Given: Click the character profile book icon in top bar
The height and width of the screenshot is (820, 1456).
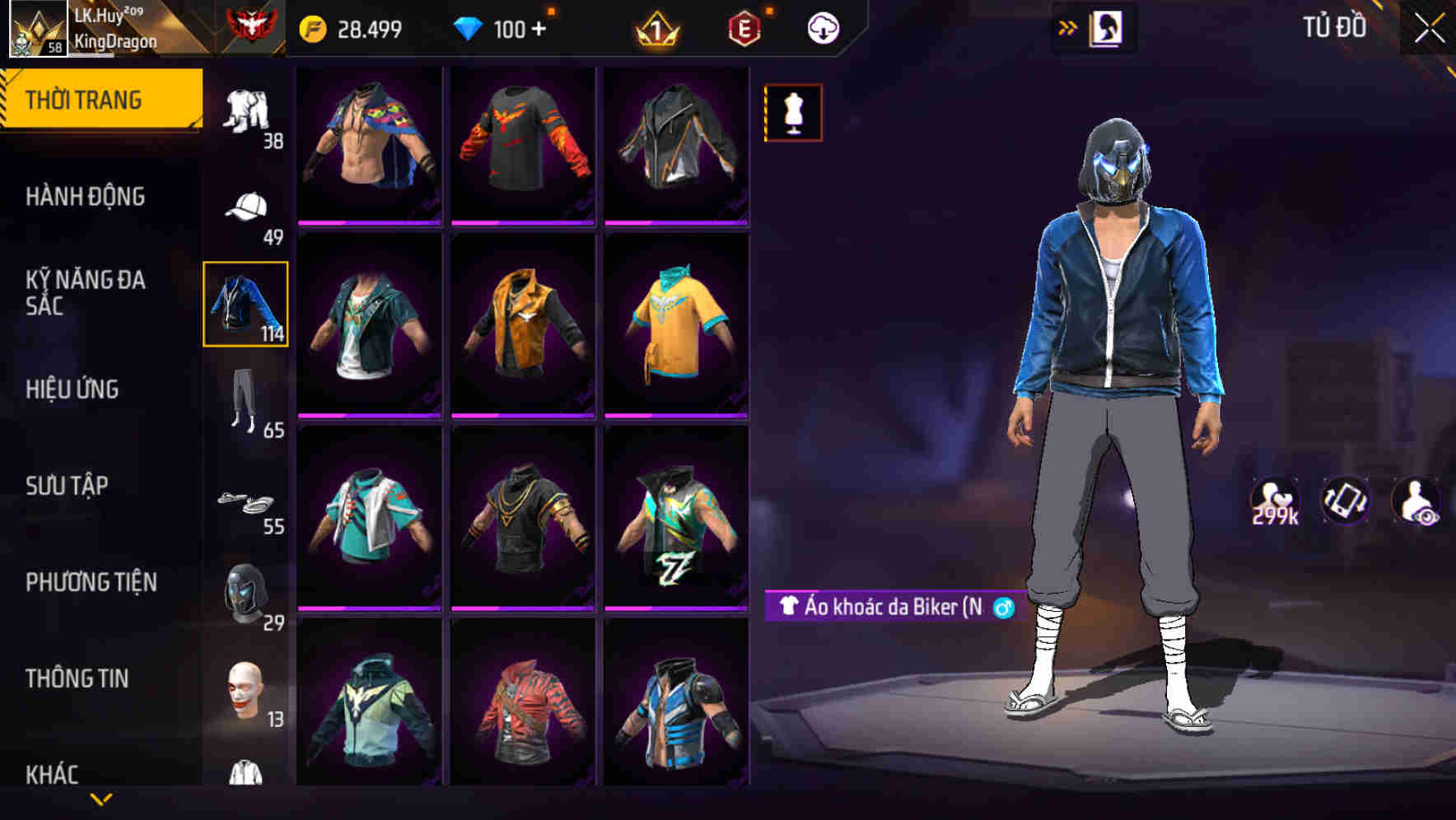Looking at the screenshot, I should pyautogui.click(x=1105, y=27).
